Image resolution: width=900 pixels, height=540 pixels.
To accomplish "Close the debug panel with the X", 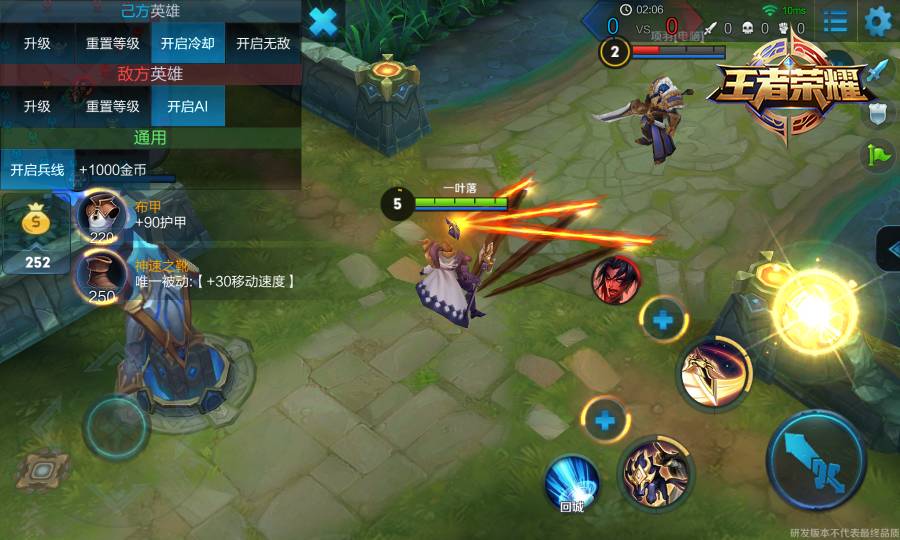I will tap(323, 21).
